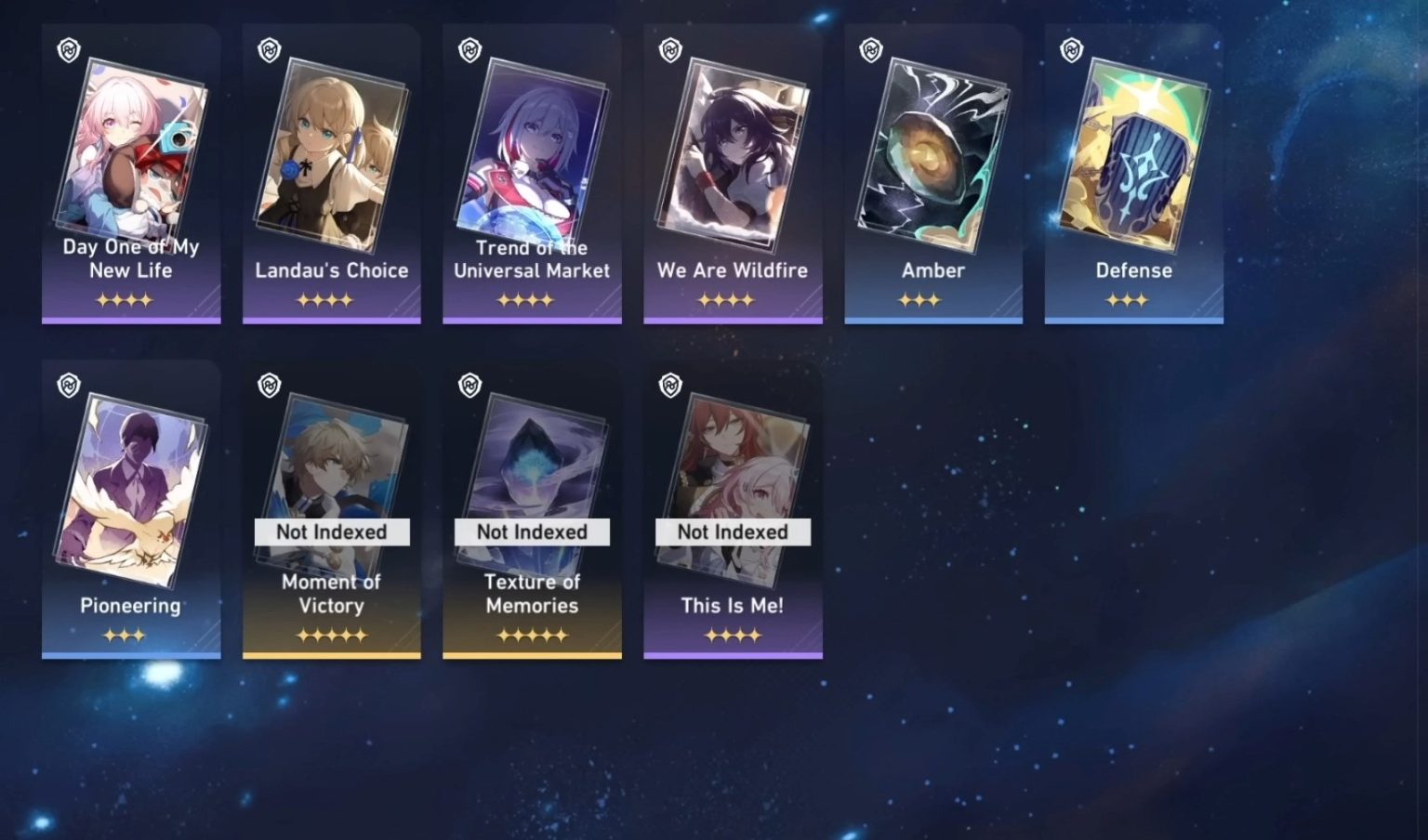Click the Not Indexed label on This Is Me!
The height and width of the screenshot is (840, 1428).
(x=733, y=532)
